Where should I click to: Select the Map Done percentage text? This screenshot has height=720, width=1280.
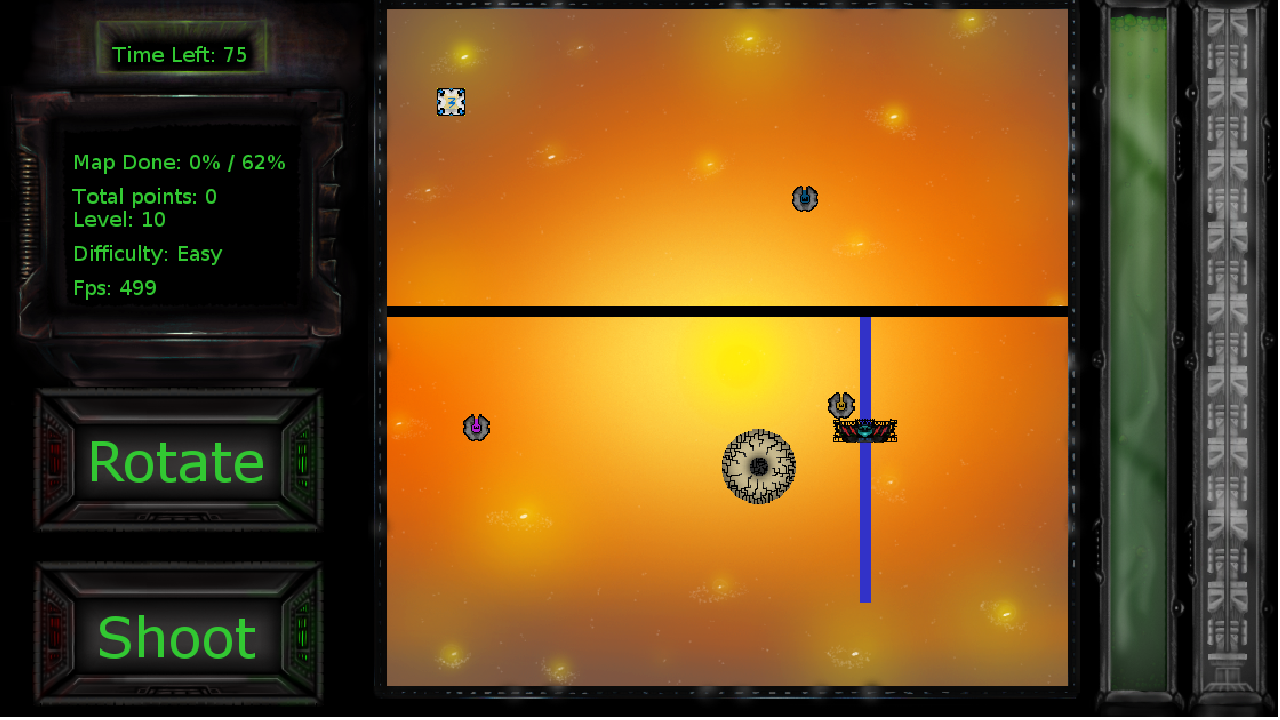tap(179, 162)
